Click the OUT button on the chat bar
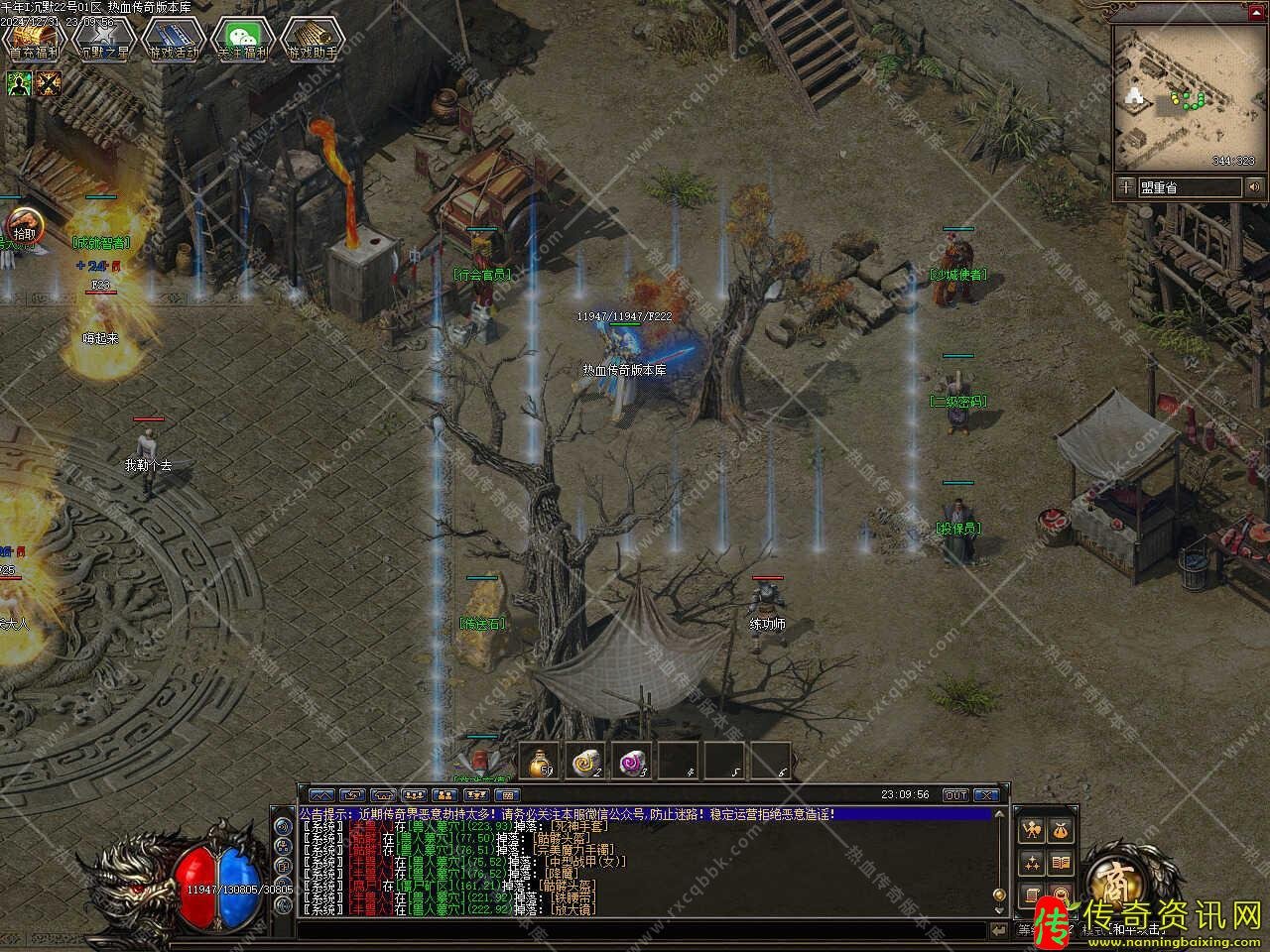 pyautogui.click(x=954, y=794)
